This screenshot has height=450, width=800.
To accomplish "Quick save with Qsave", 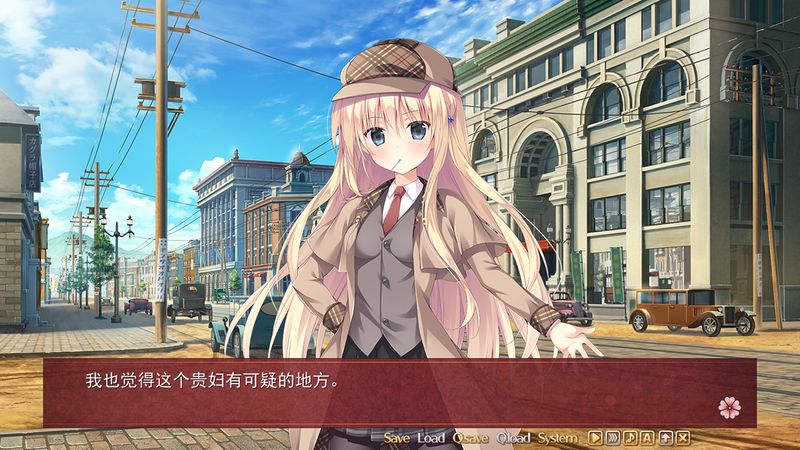I will 470,438.
